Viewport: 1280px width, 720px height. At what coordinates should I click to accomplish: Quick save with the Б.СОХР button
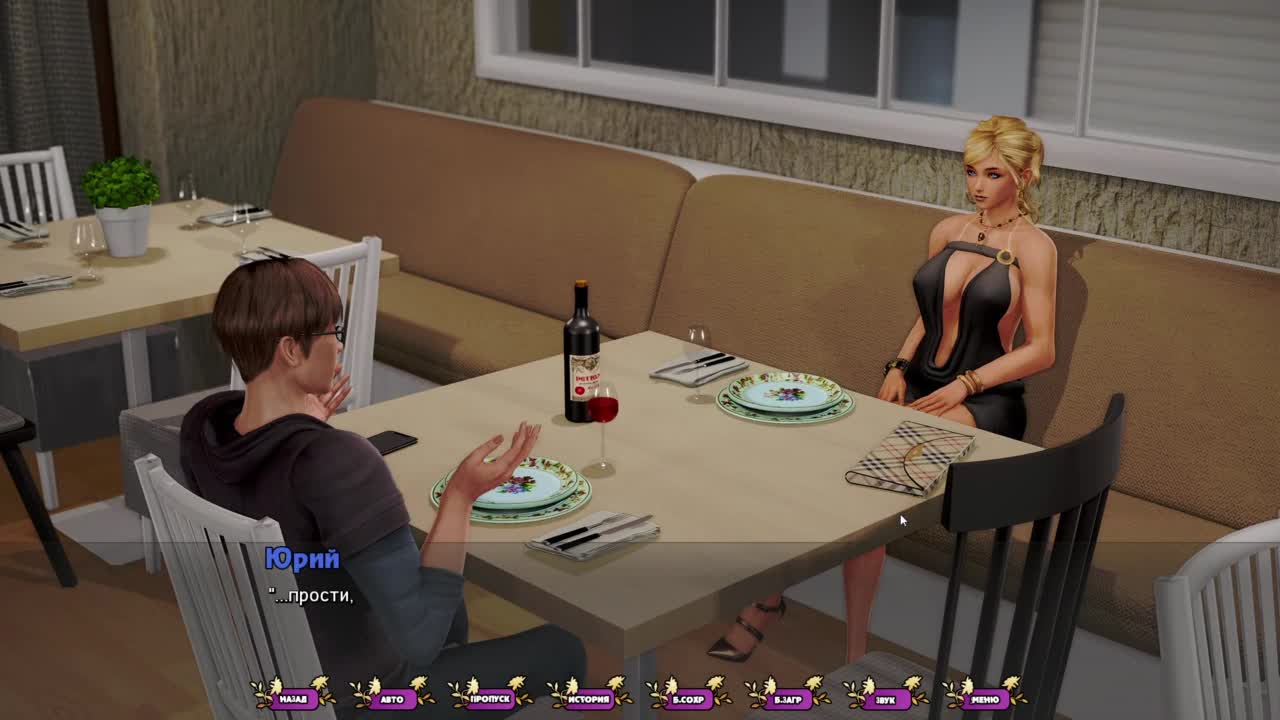click(688, 698)
